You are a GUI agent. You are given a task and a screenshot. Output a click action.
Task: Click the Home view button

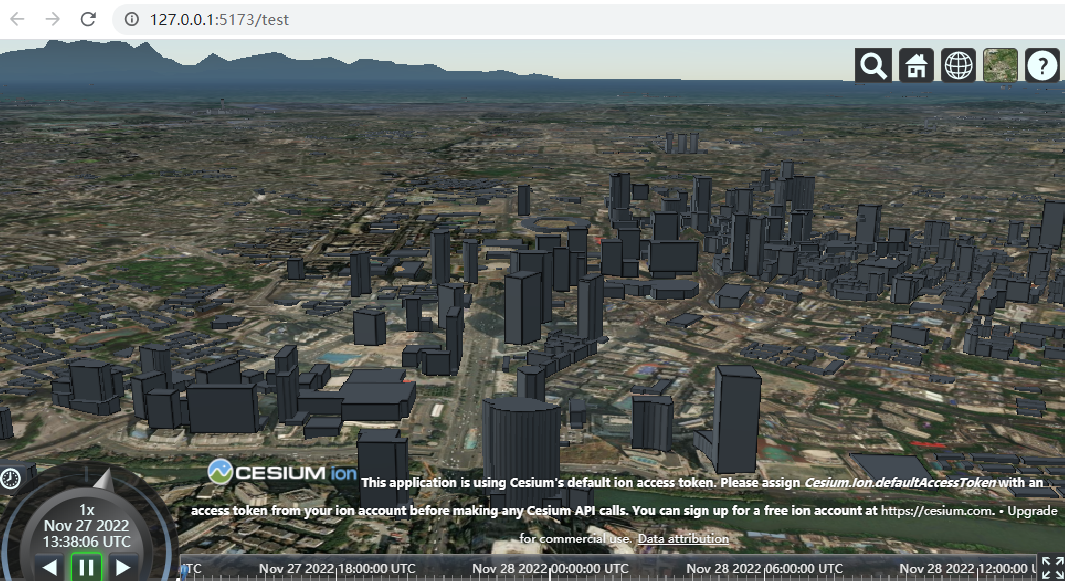pyautogui.click(x=916, y=66)
